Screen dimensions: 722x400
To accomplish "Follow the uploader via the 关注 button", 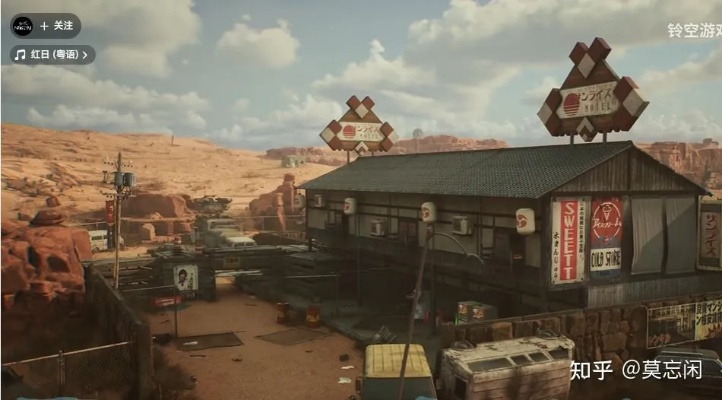I will [x=58, y=25].
